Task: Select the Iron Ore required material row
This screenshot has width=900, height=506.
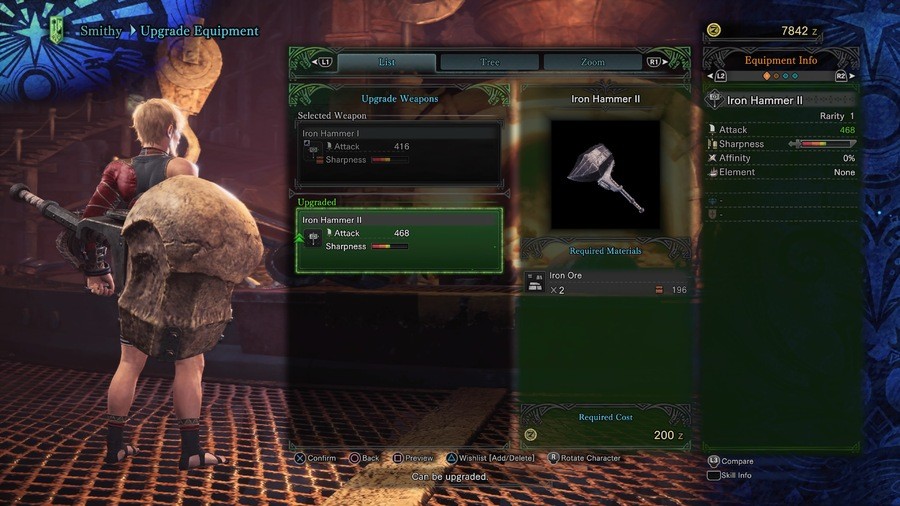Action: (x=606, y=283)
